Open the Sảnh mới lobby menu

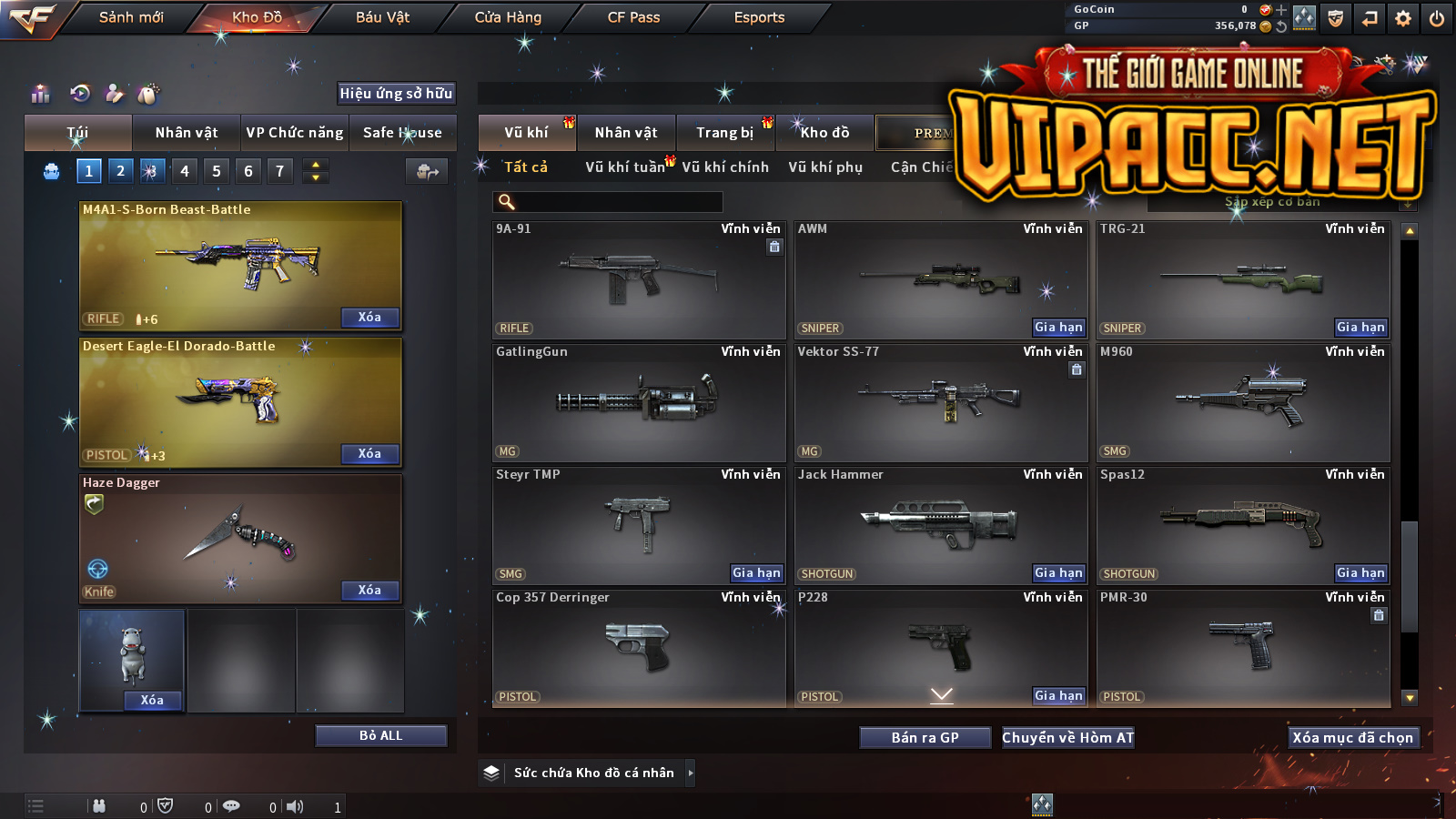point(131,17)
